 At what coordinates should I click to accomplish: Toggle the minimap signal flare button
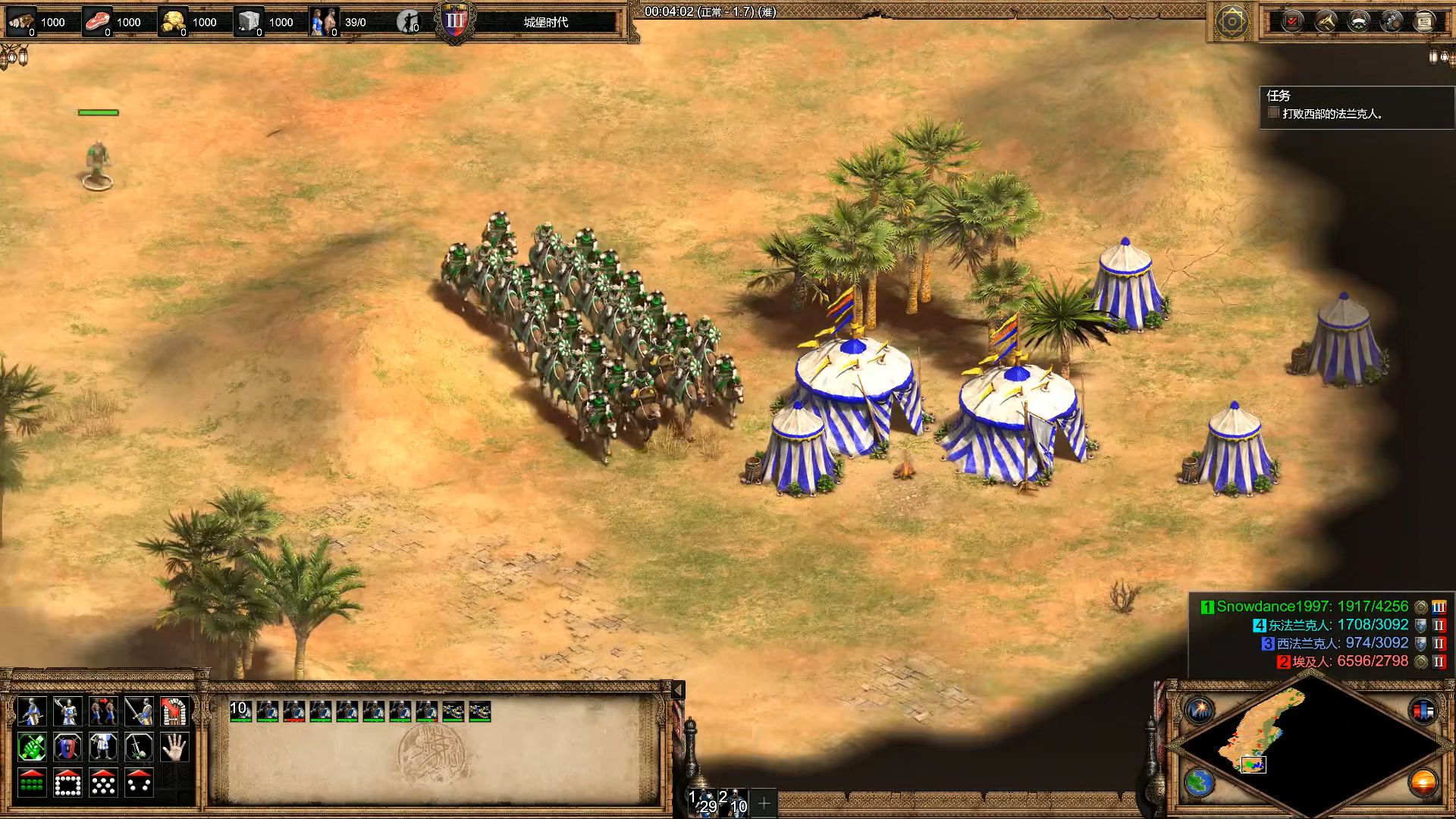tap(1200, 711)
